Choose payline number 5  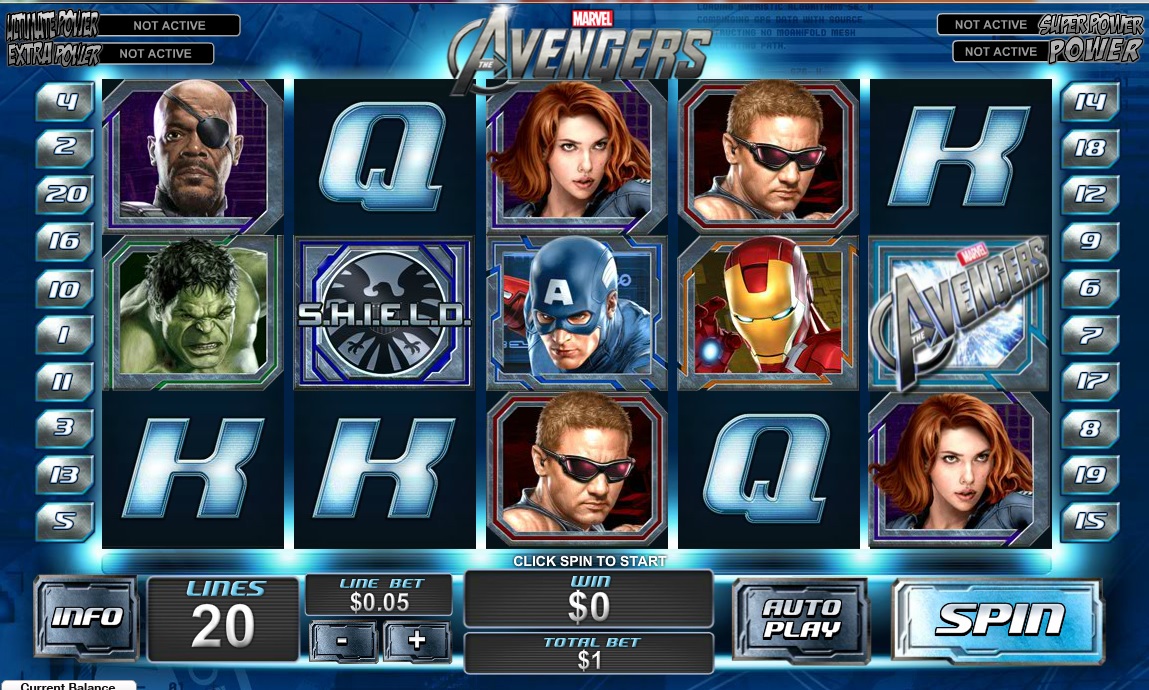tap(65, 521)
